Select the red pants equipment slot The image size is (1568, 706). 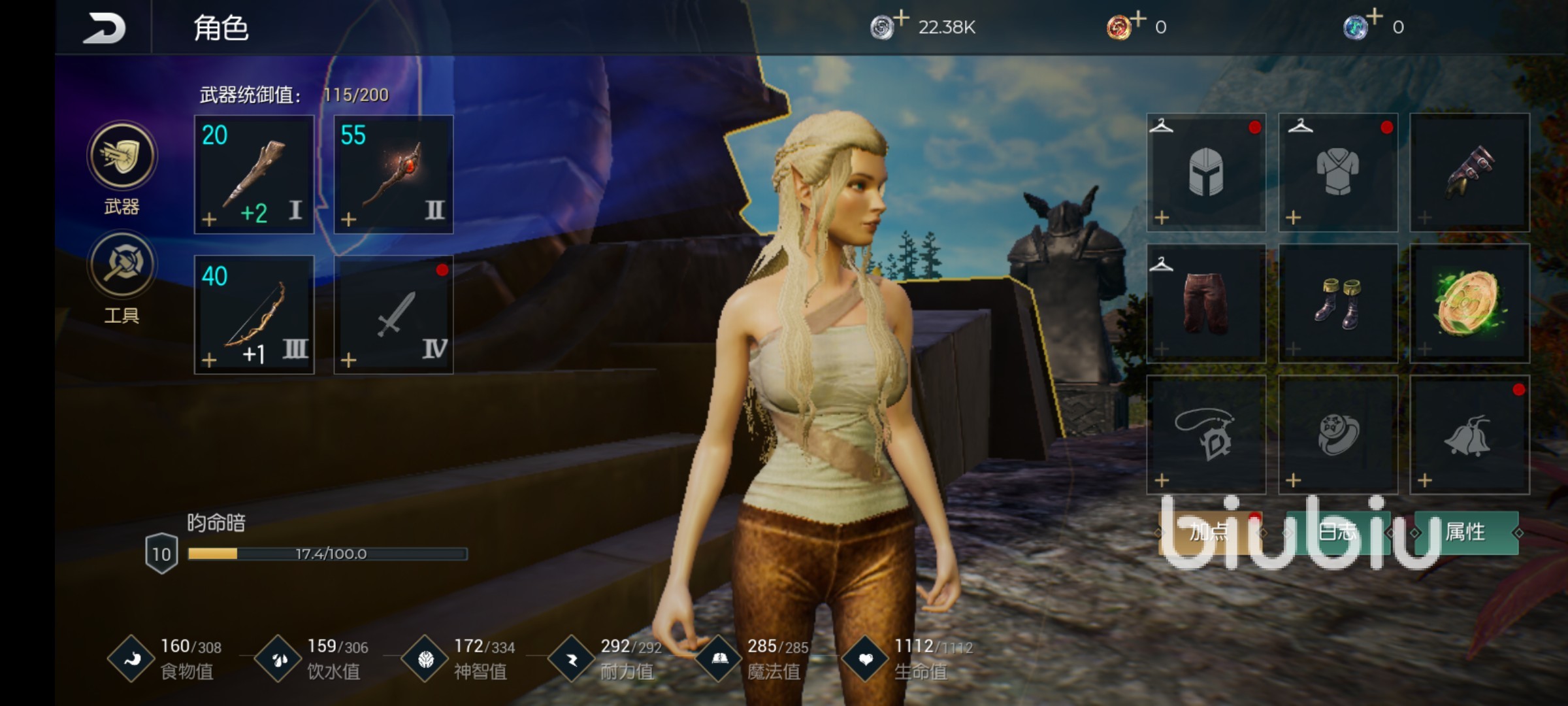tap(1206, 303)
